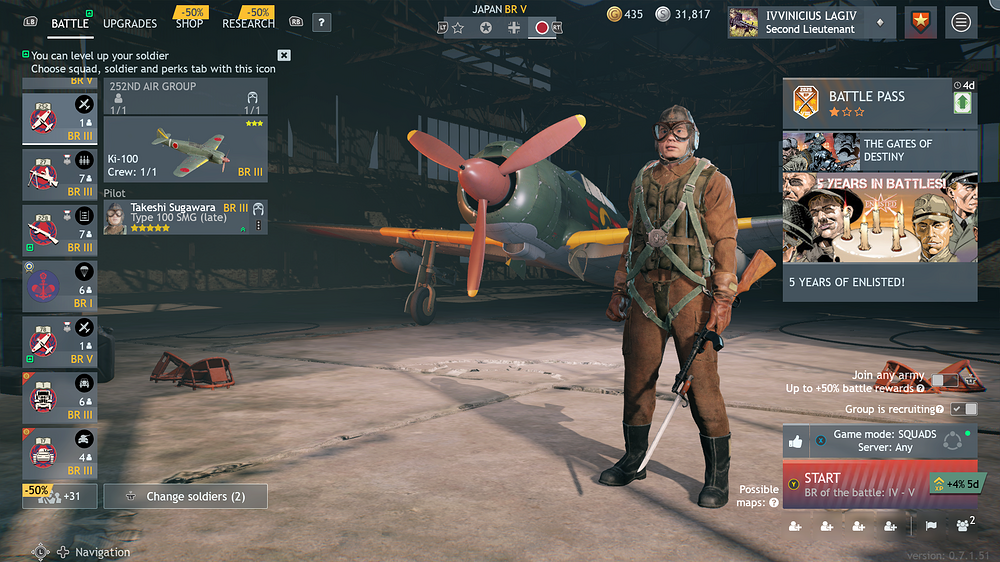1000x562 pixels.
Task: Open The Gates of Destiny event banner
Action: click(880, 151)
